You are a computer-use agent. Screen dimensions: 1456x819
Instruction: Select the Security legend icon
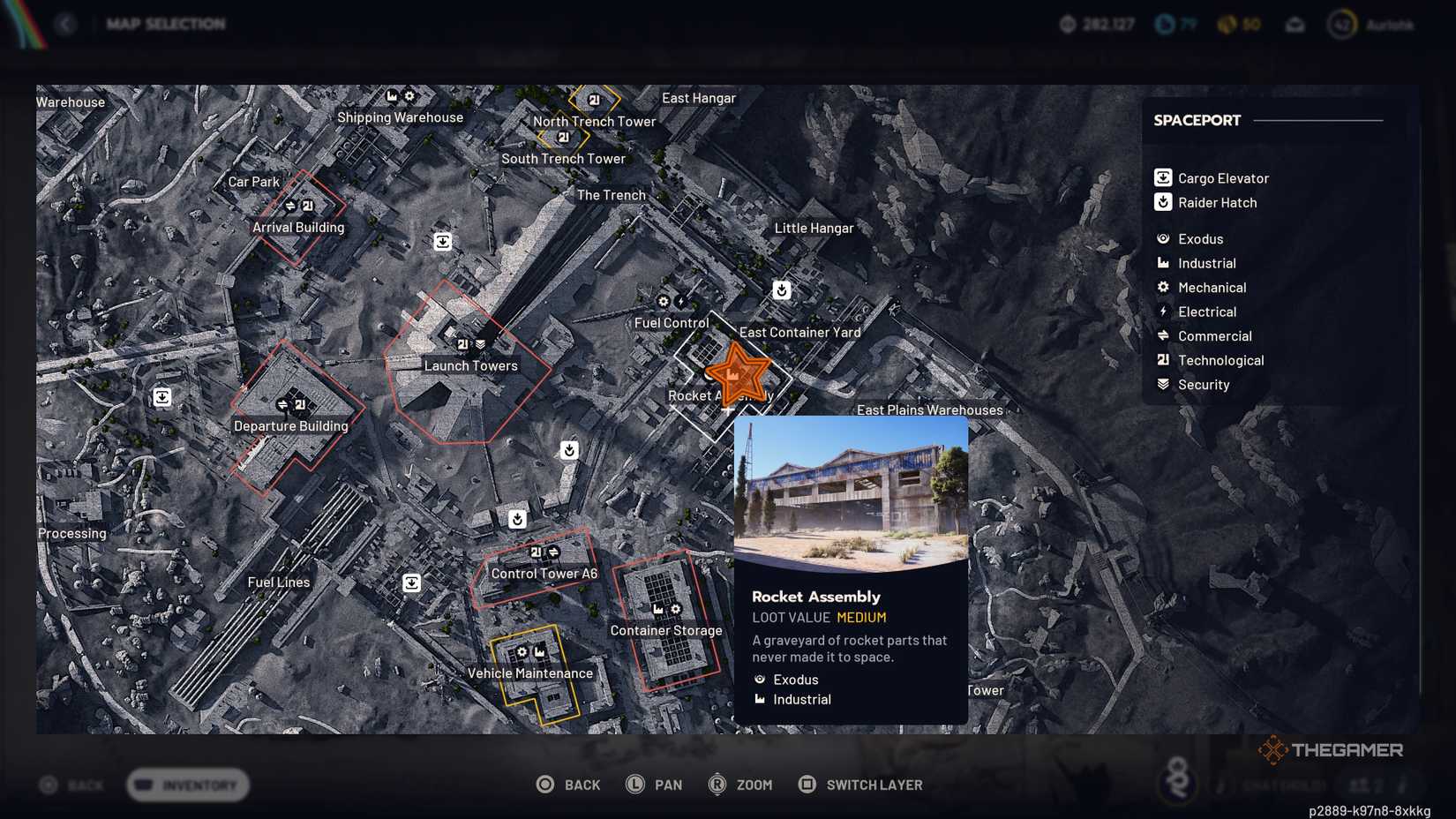[1162, 384]
